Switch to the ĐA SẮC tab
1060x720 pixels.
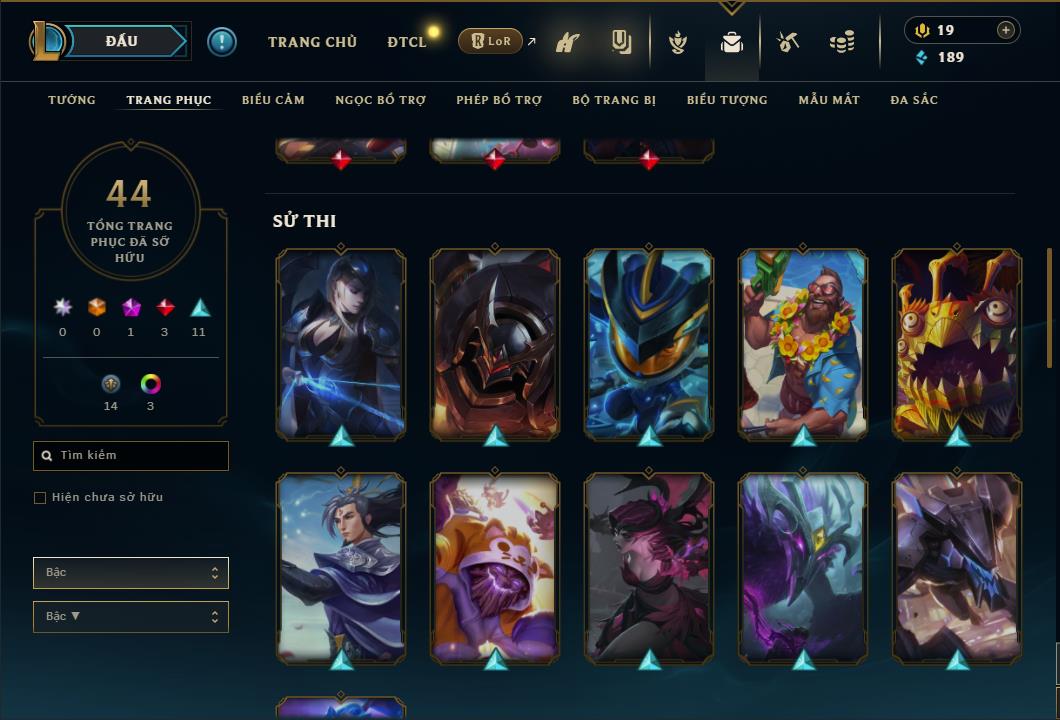[x=914, y=100]
